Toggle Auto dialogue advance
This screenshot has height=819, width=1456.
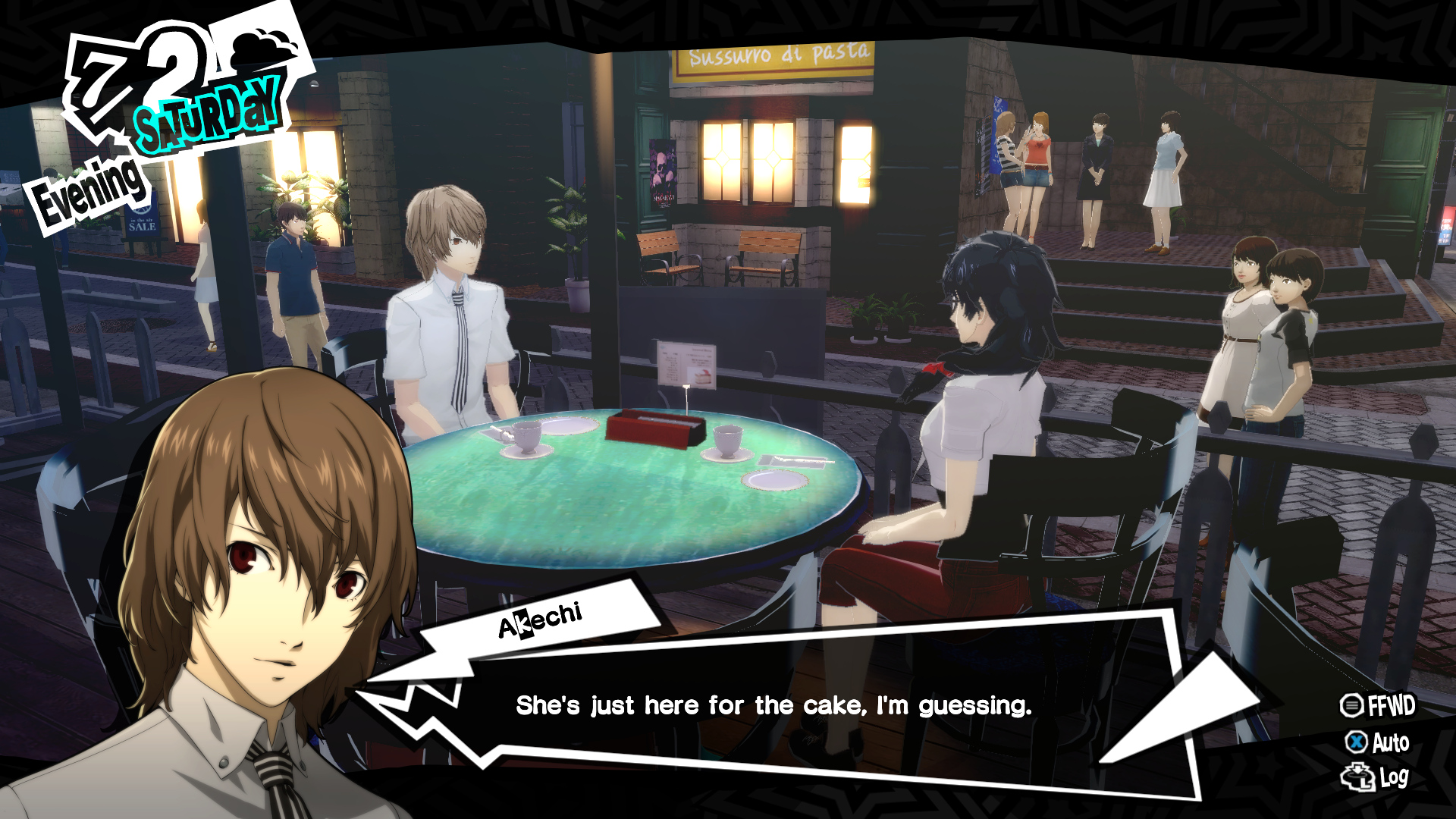pyautogui.click(x=1377, y=742)
